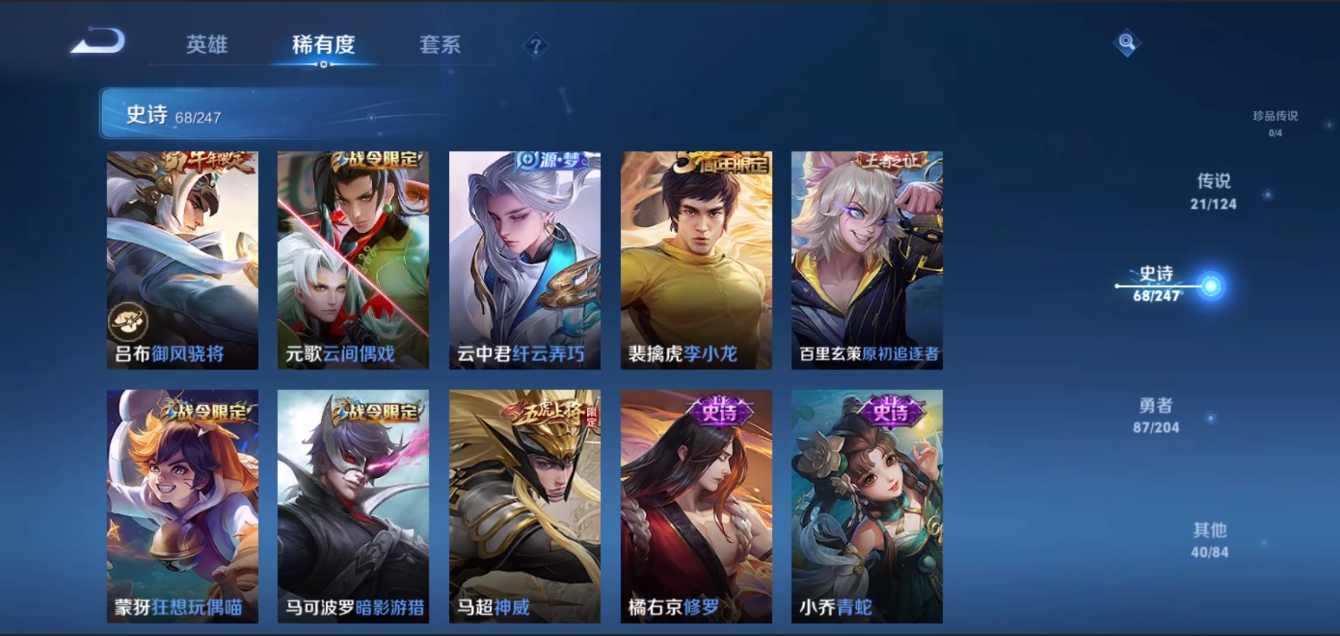The height and width of the screenshot is (636, 1340).
Task: Open the 云中君 纤云弄巧 skin card
Action: point(525,260)
